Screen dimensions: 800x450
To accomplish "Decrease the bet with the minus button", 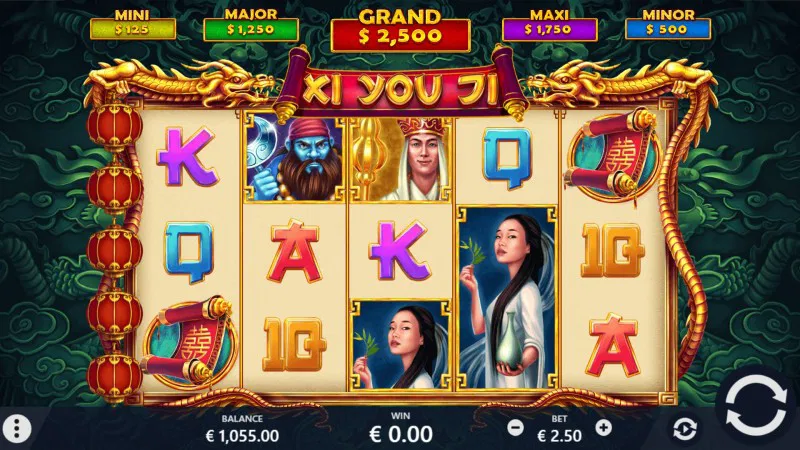I will [516, 427].
